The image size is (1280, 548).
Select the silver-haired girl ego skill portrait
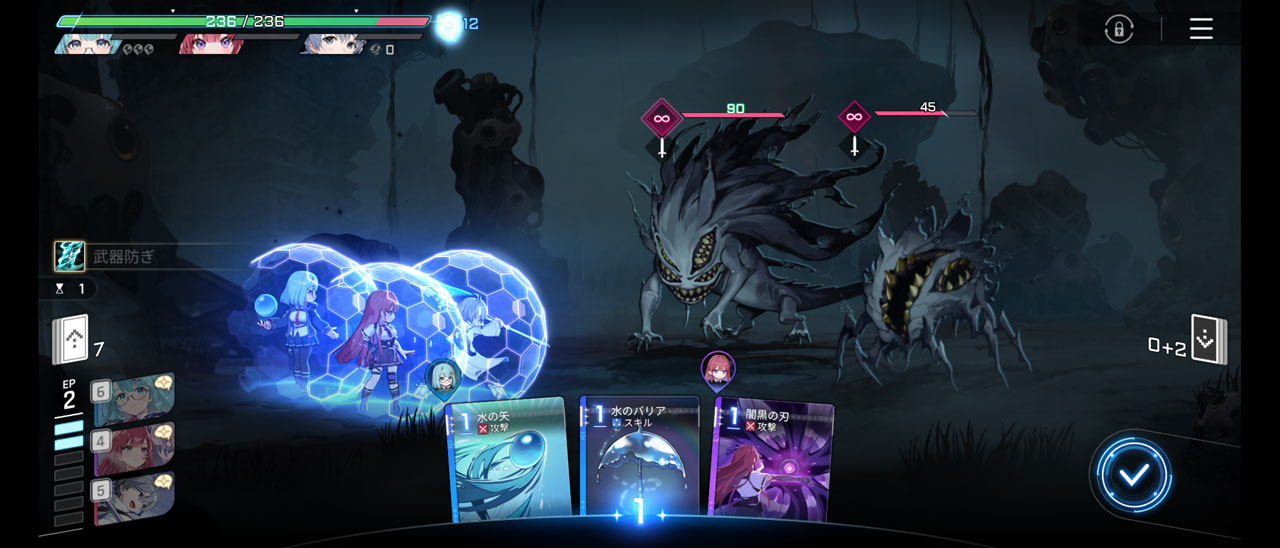pyautogui.click(x=135, y=498)
